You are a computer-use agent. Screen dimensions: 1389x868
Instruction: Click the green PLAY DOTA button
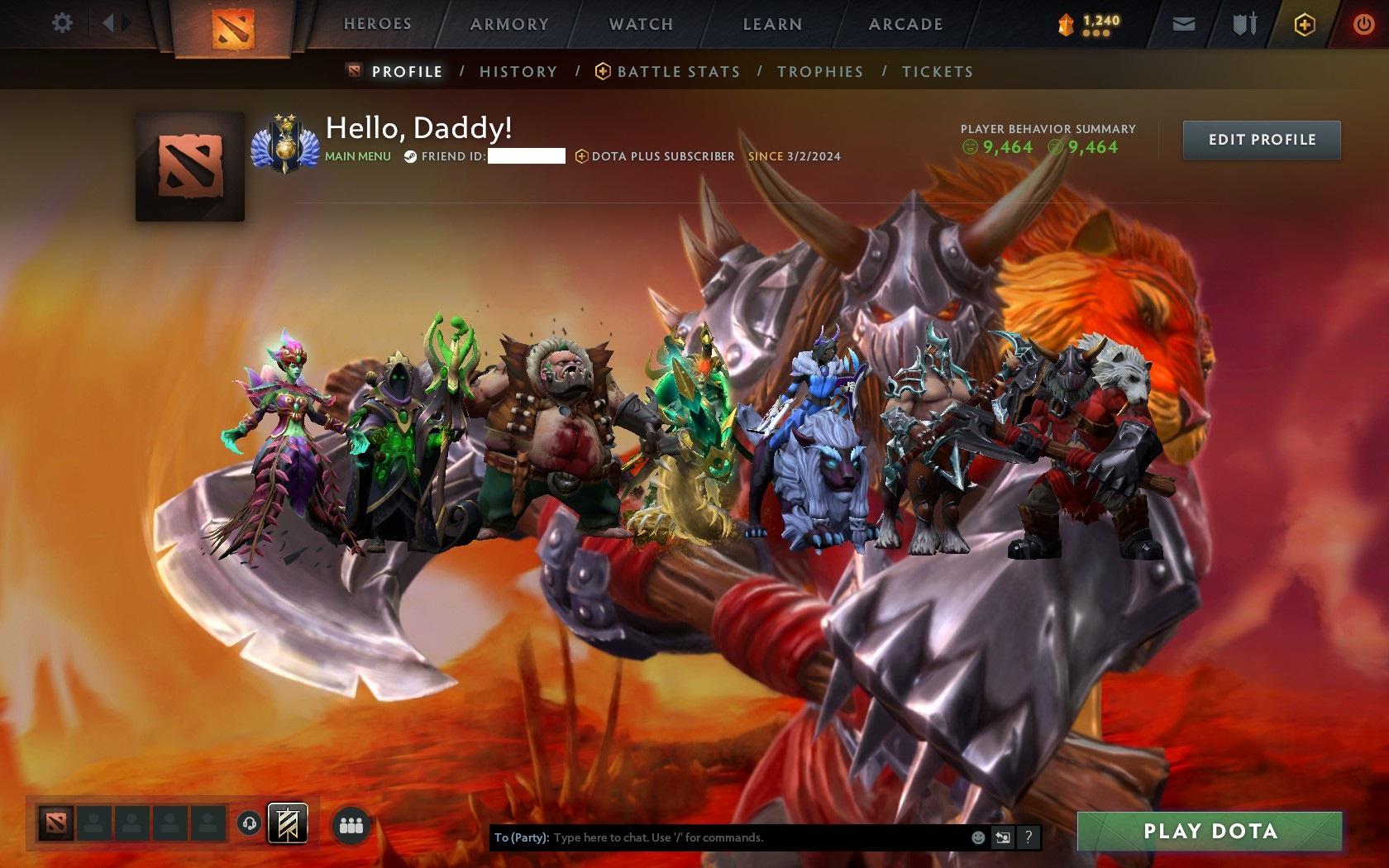click(1209, 832)
